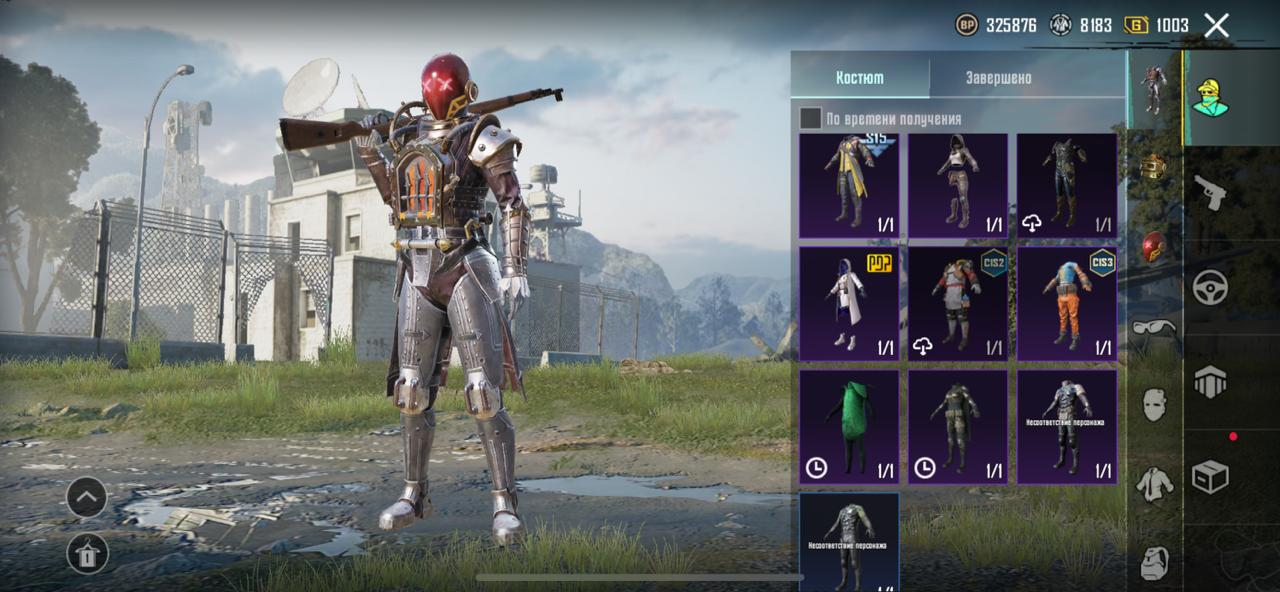
Task: Open the glasses subcategory
Action: coord(1154,327)
